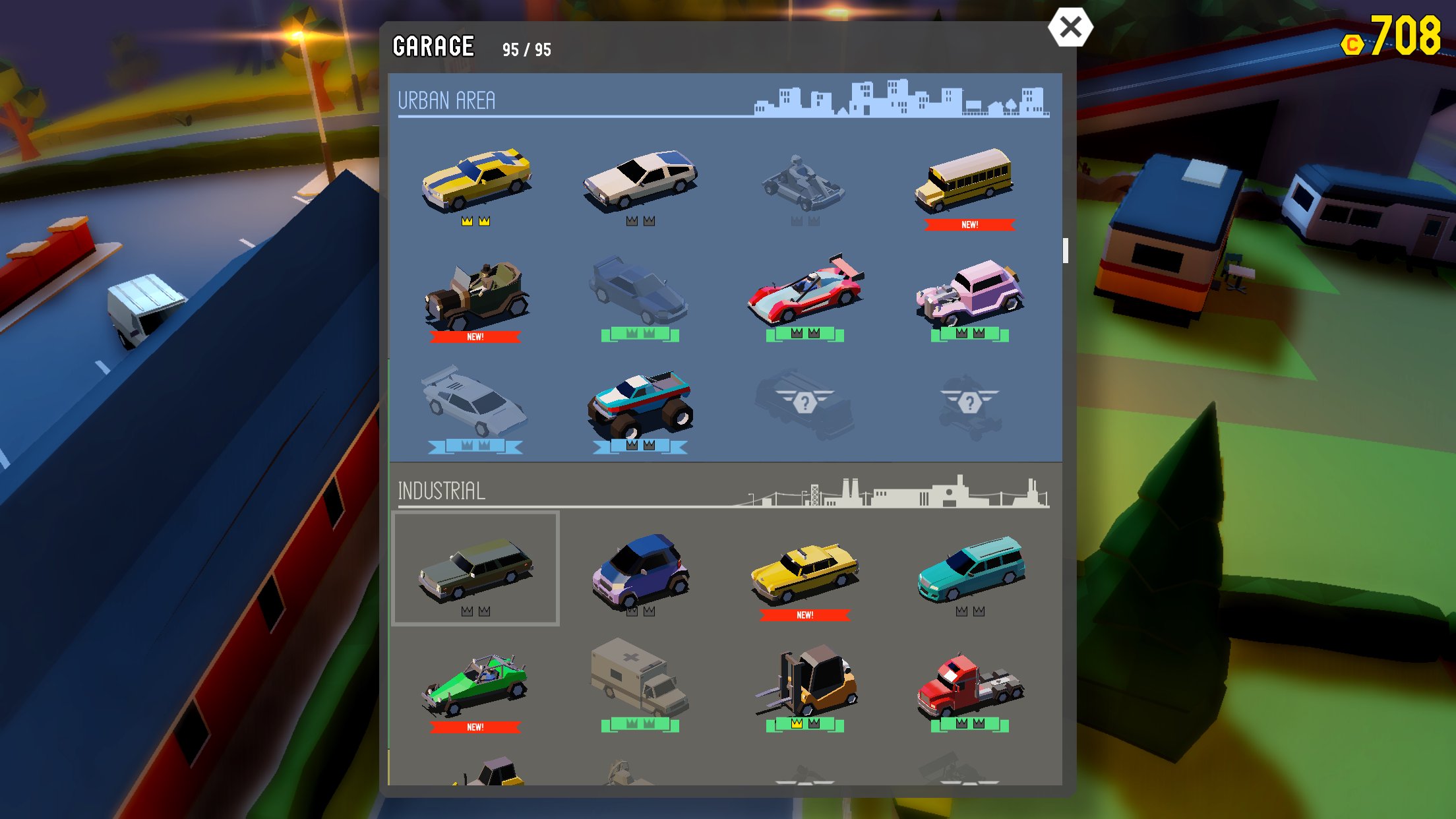Select the Urban Area section header

[x=448, y=100]
